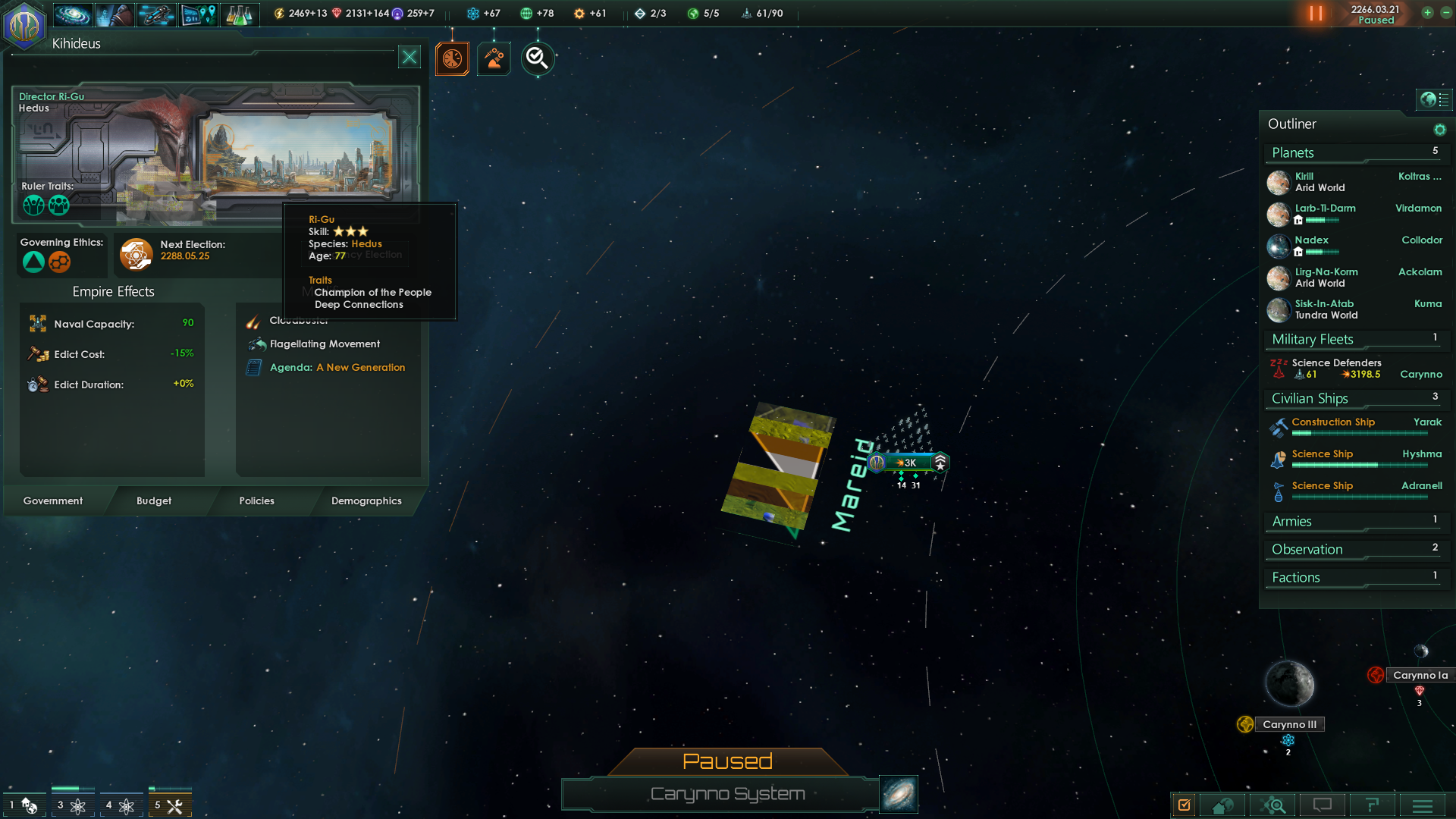Open the help question mark icon
This screenshot has height=819, width=1456.
[x=1373, y=805]
